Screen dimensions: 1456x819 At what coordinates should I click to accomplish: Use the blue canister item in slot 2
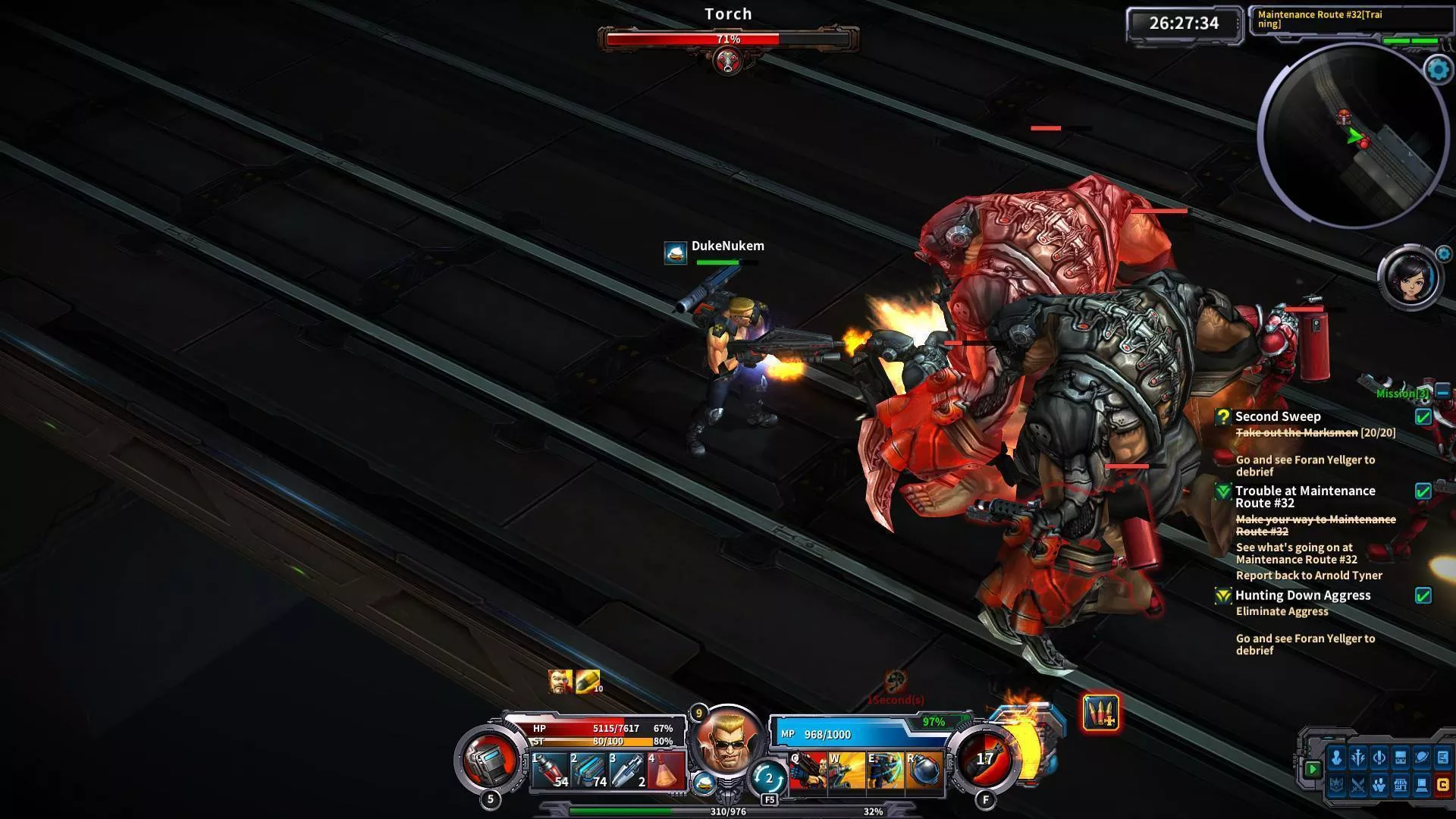point(588,770)
